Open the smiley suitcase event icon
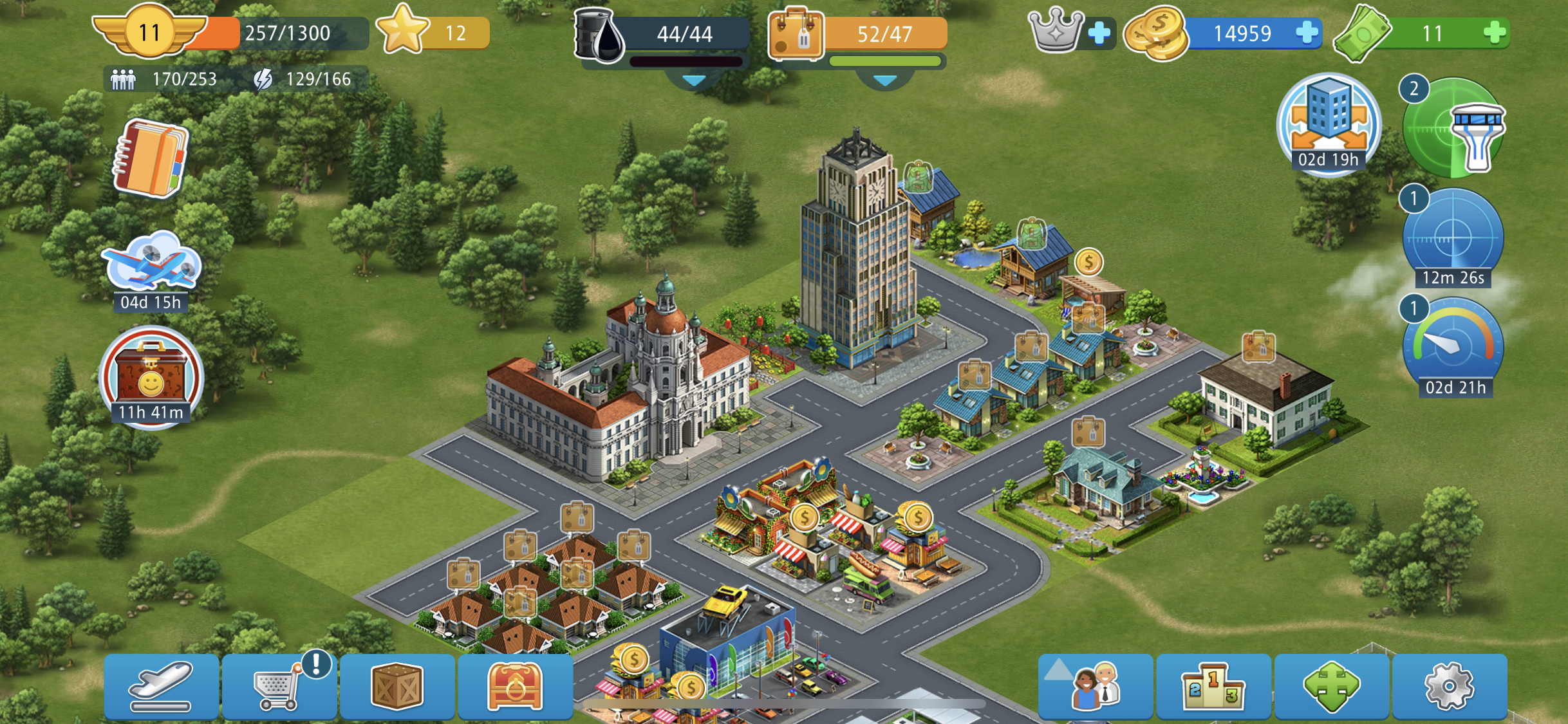Viewport: 1568px width, 724px height. [x=151, y=378]
